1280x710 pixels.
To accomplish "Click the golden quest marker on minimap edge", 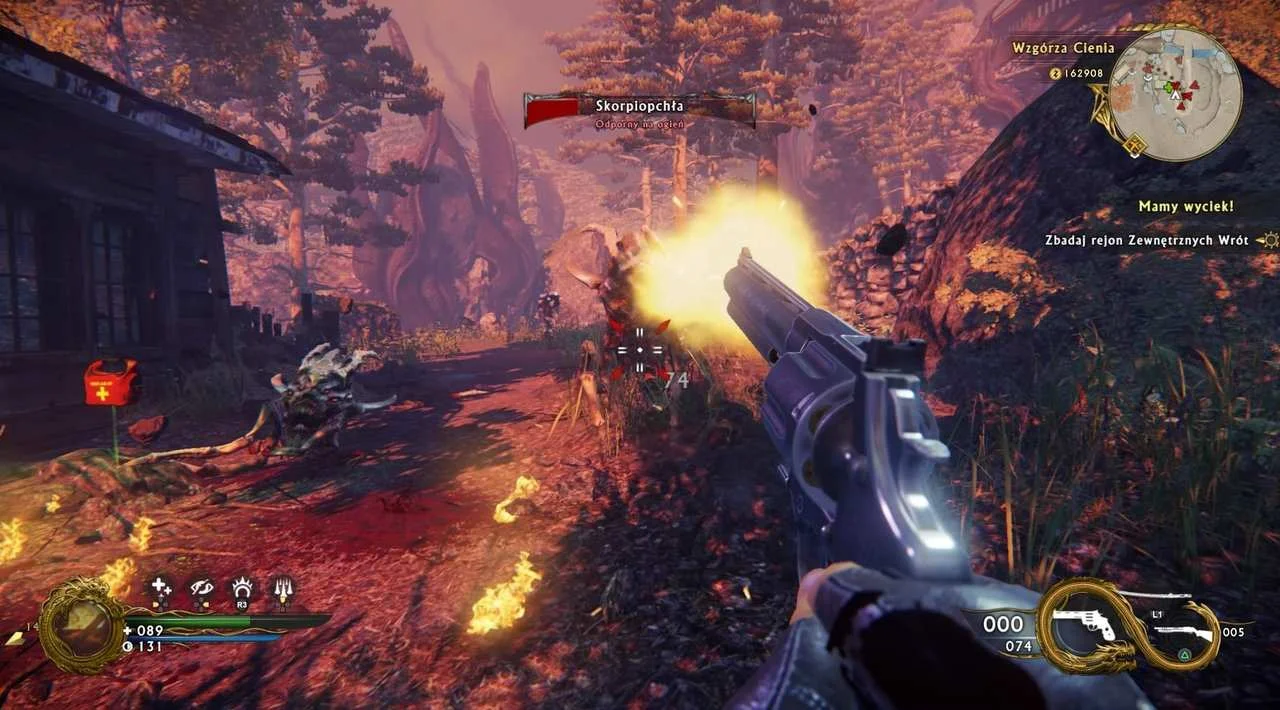I will pyautogui.click(x=1134, y=145).
